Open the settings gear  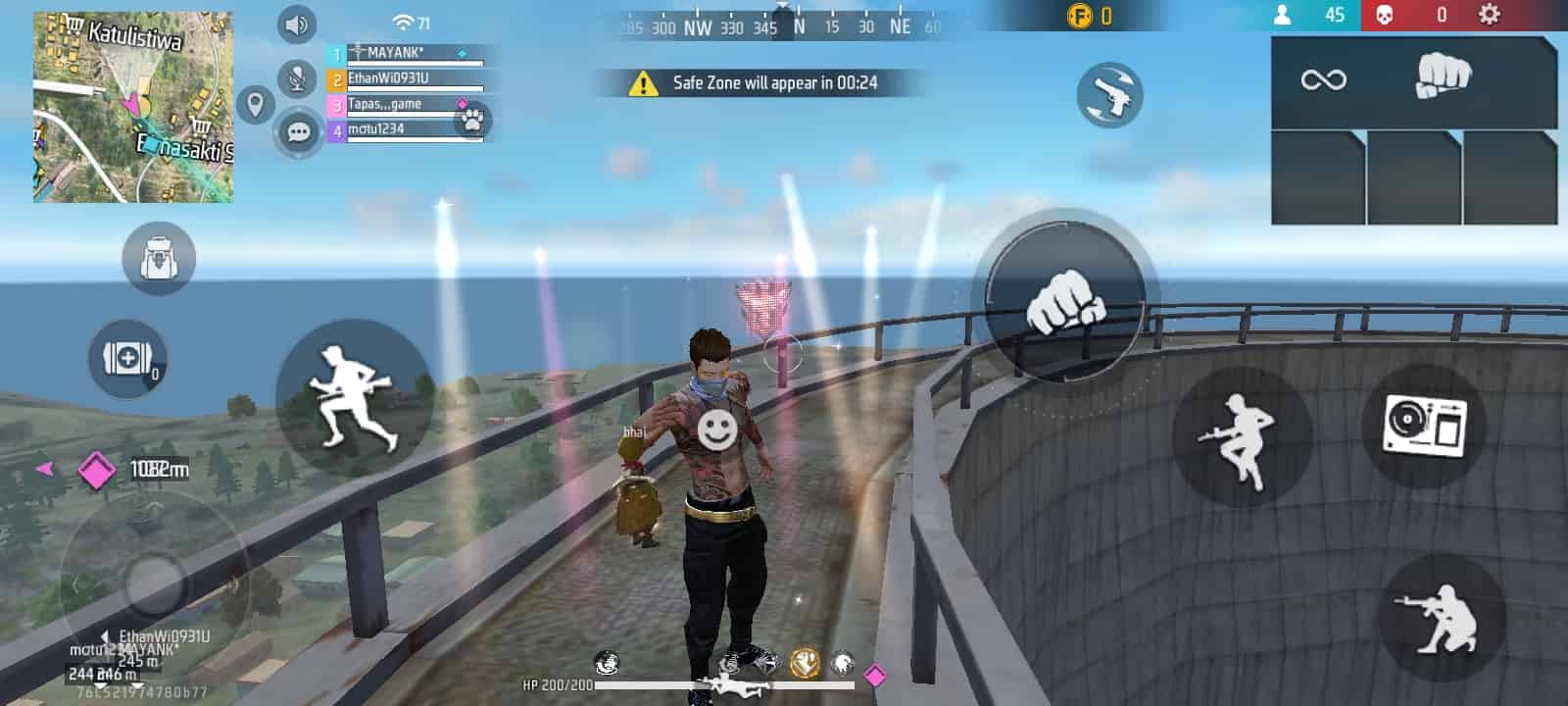pos(1489,15)
